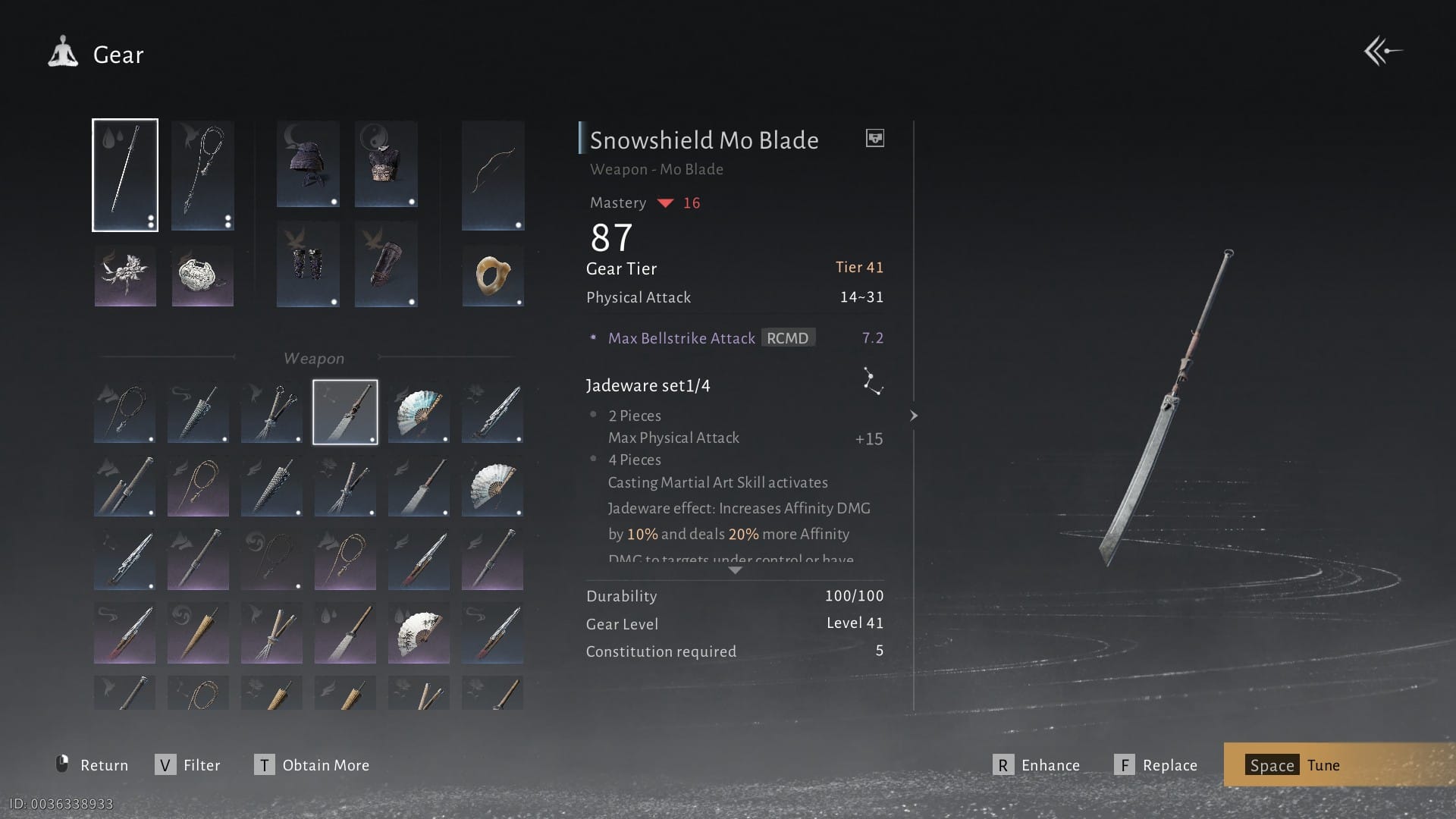Pick the blue fan in the weapon list

[x=419, y=412]
